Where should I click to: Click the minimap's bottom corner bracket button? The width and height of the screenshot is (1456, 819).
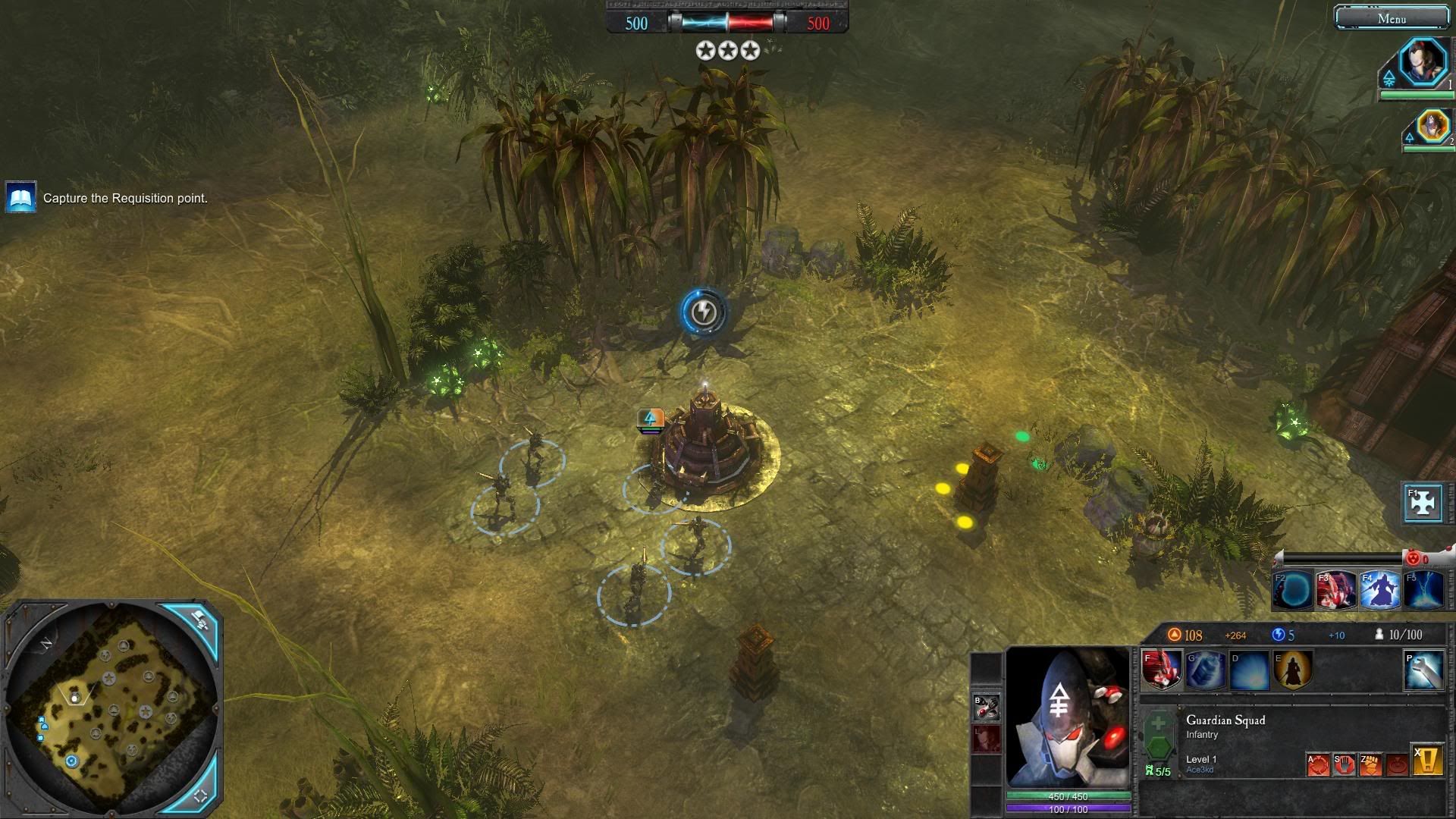[200, 795]
